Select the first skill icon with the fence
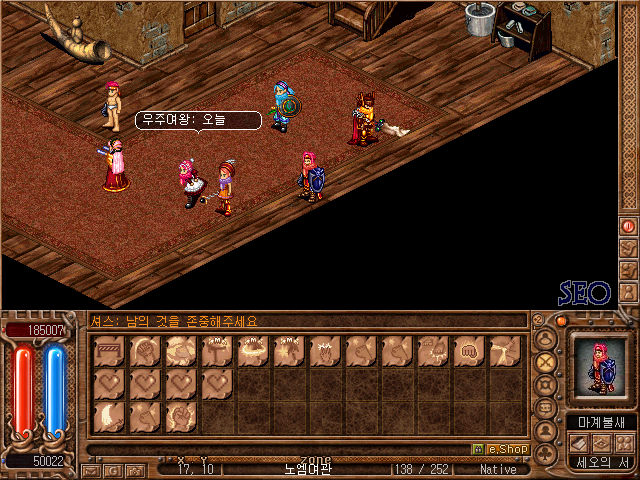 point(109,351)
